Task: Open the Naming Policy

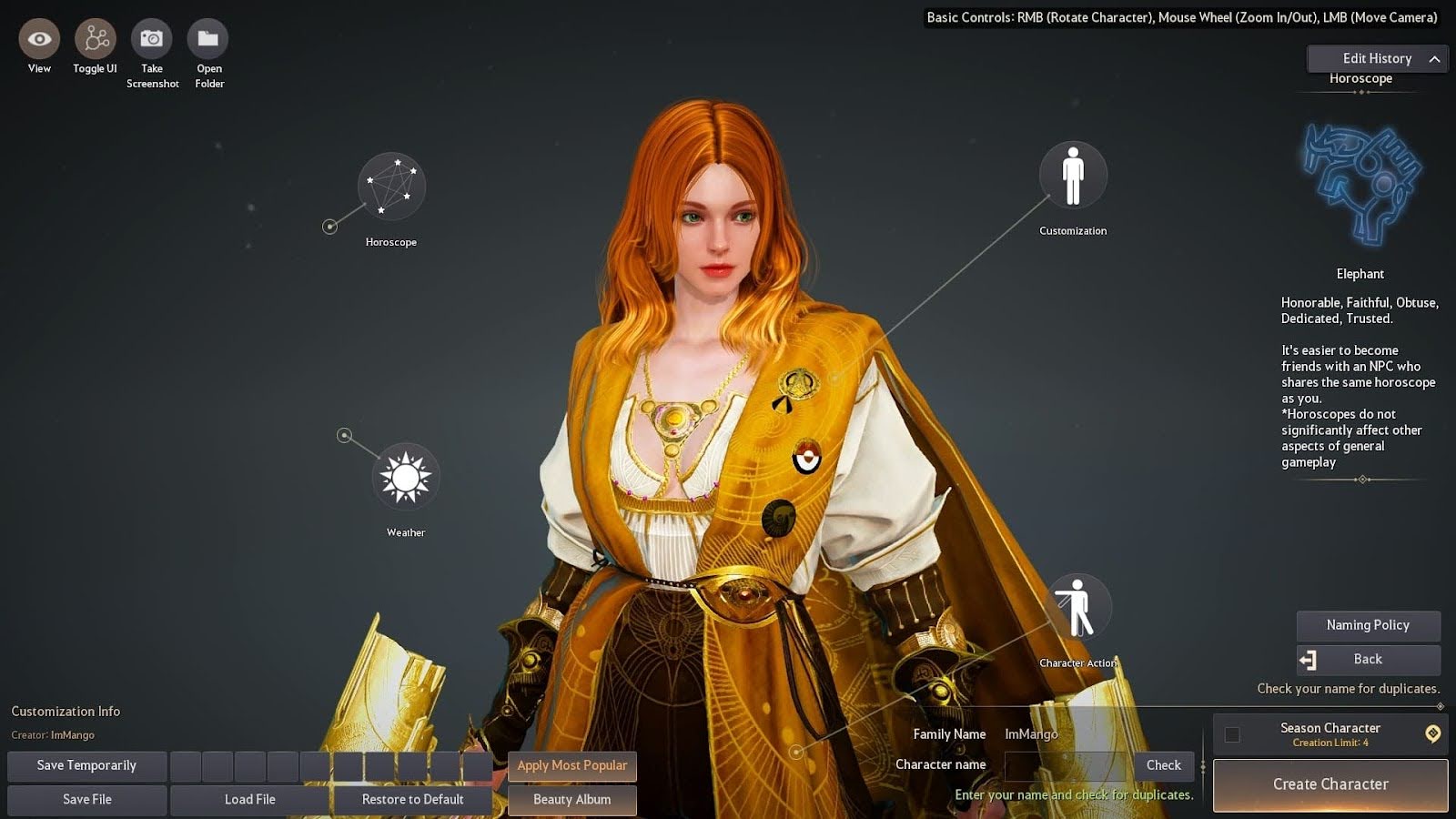Action: click(x=1368, y=625)
